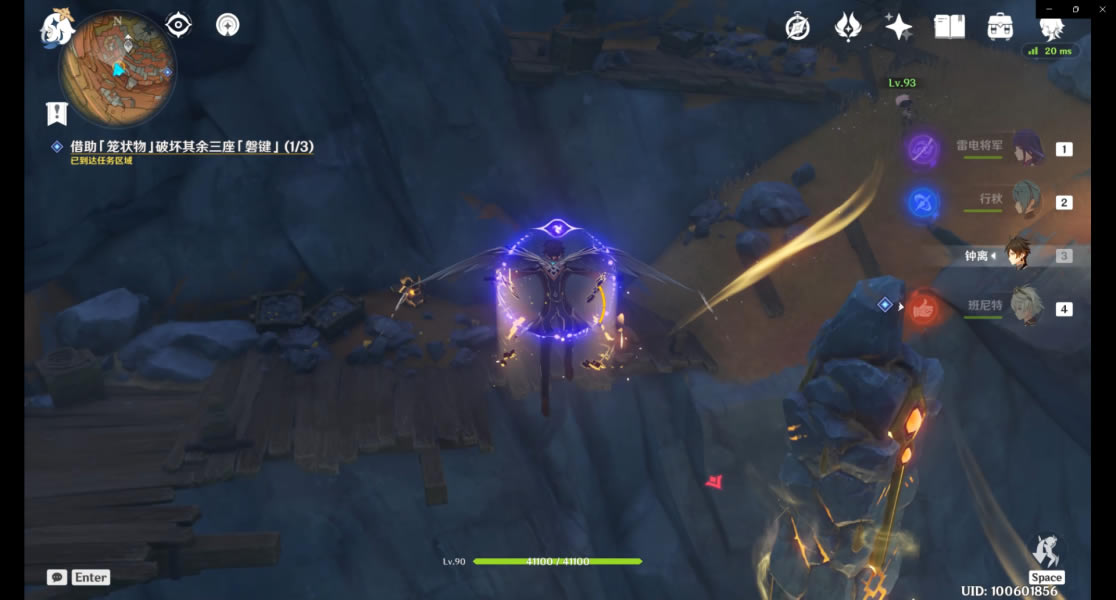Select the tracked quest objective text
Image resolution: width=1116 pixels, height=600 pixels.
191,147
